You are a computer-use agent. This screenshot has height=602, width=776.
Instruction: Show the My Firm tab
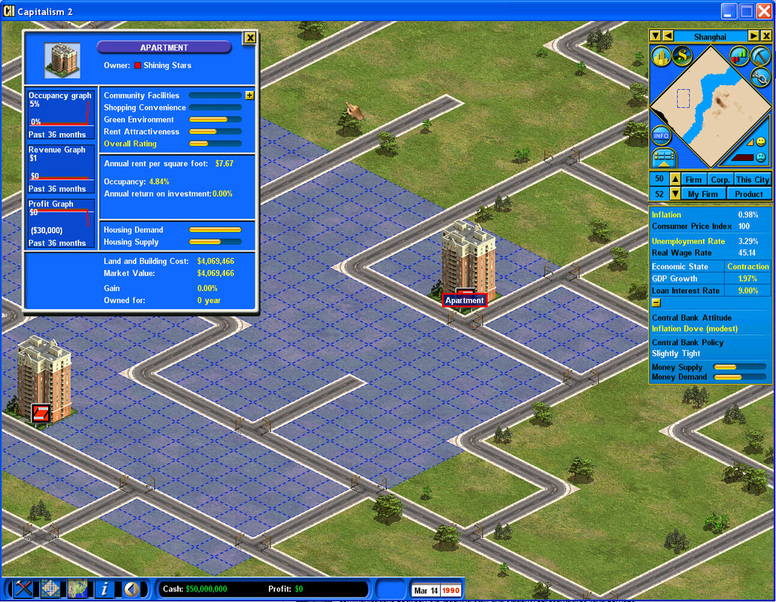coord(705,194)
